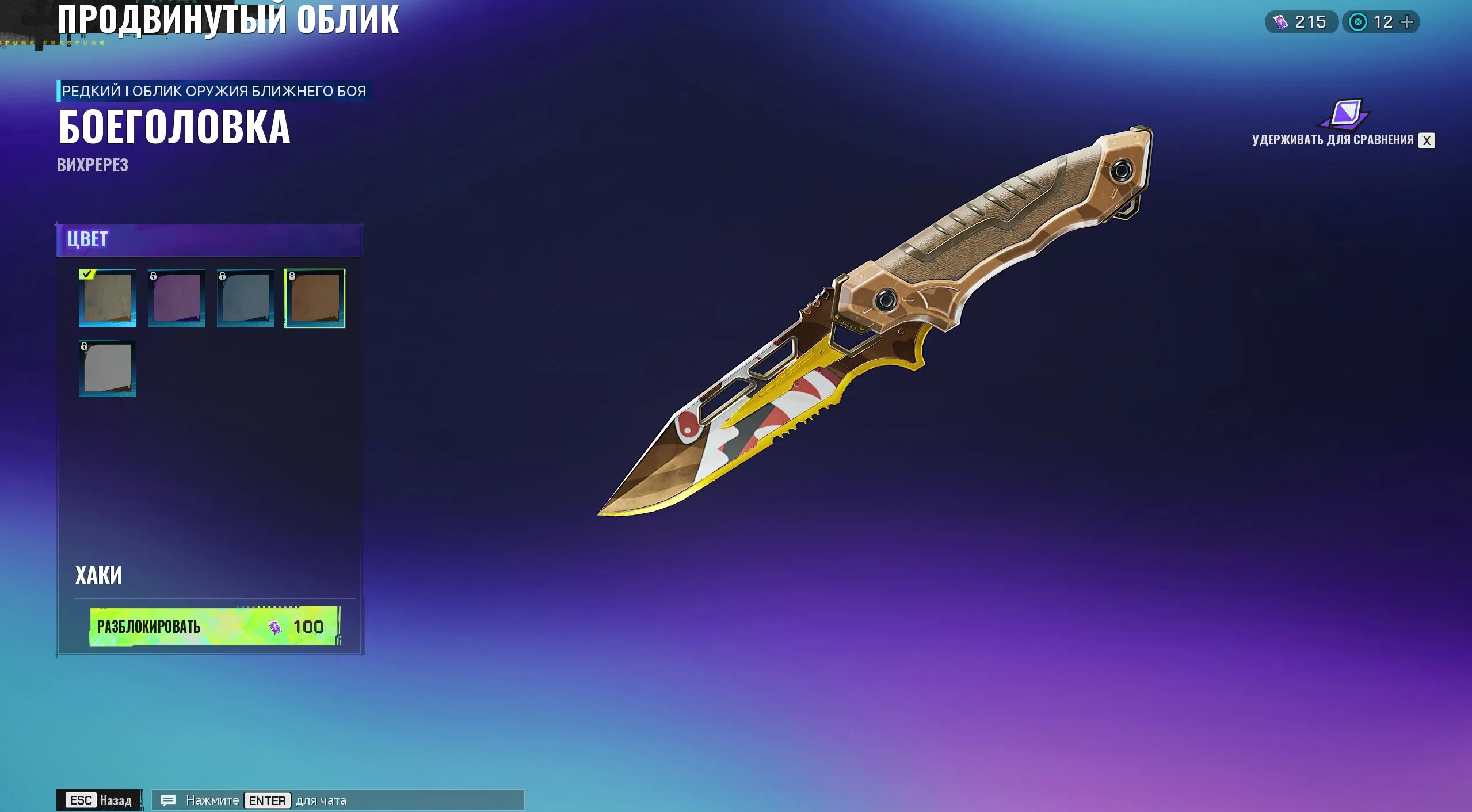
Task: Switch to the БОЕГОЛОВКА skin title
Action: 174,127
